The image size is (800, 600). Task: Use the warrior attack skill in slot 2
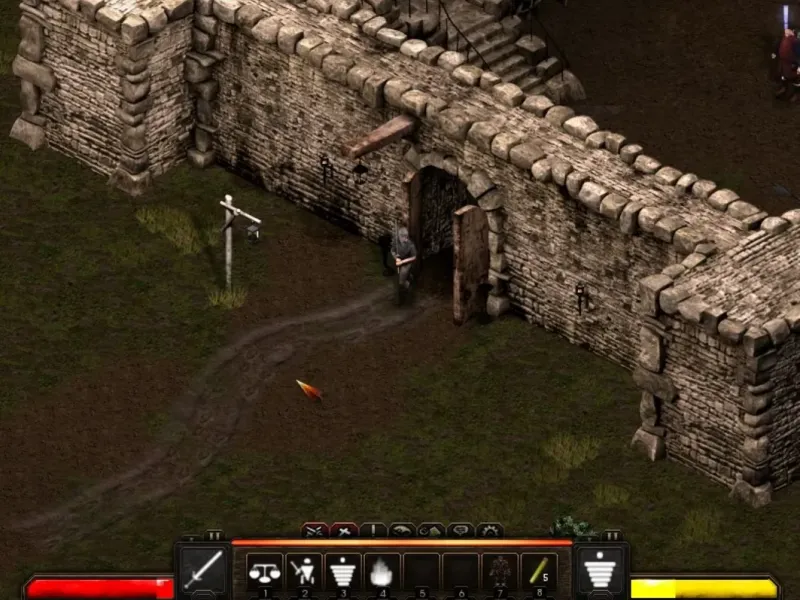[x=303, y=571]
